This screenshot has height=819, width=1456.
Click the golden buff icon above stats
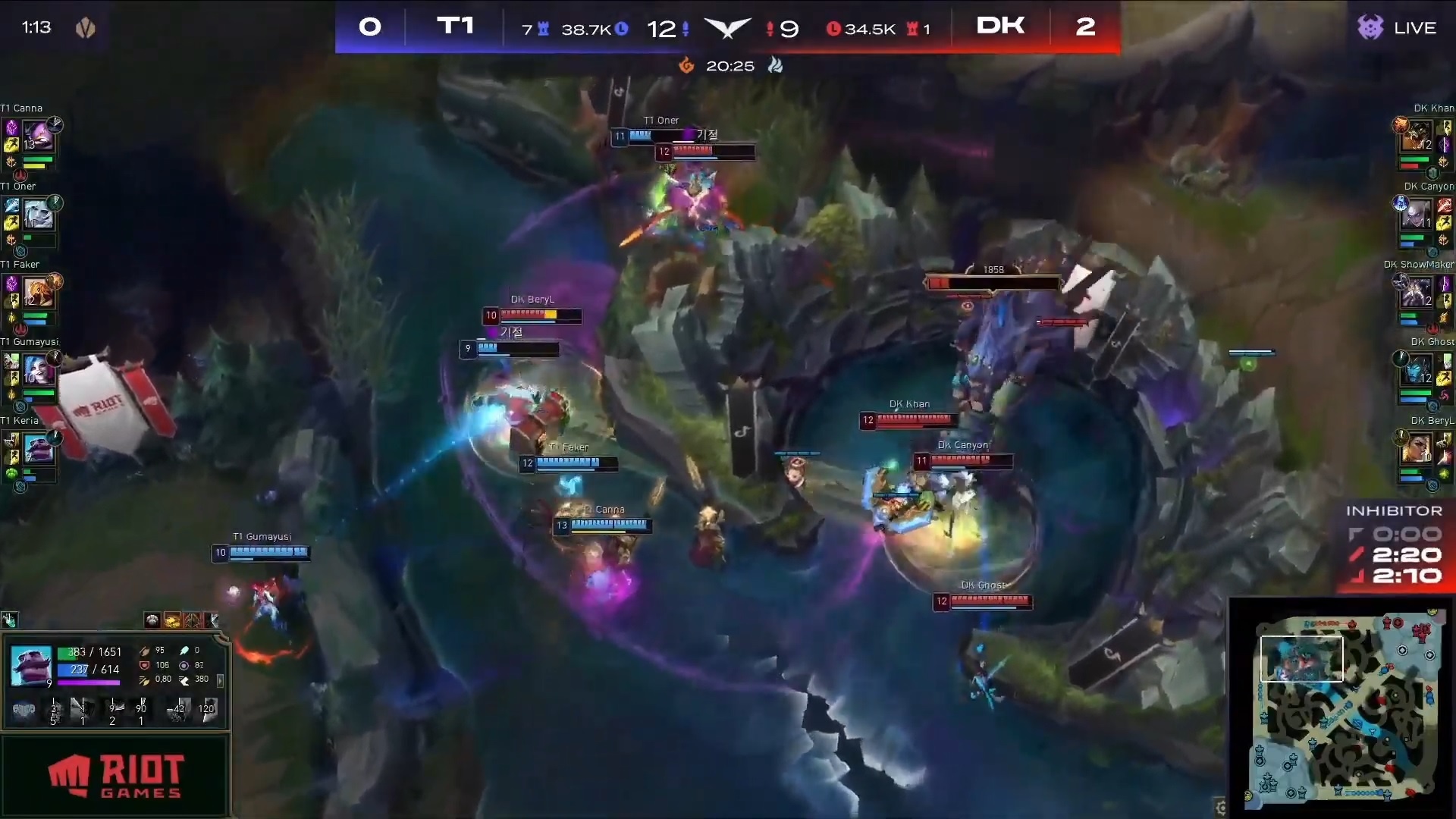(x=172, y=621)
